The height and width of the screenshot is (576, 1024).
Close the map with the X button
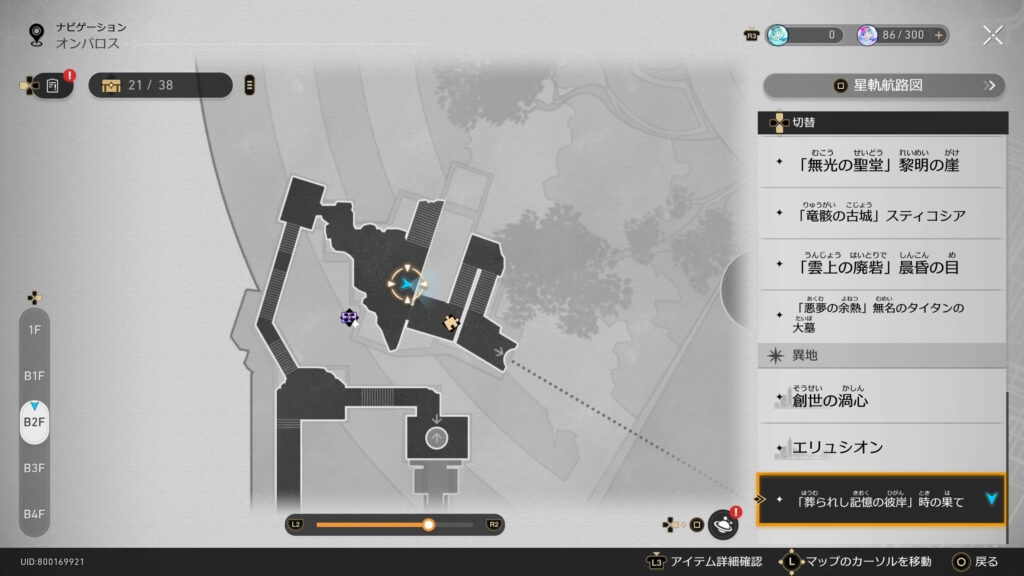[x=992, y=35]
